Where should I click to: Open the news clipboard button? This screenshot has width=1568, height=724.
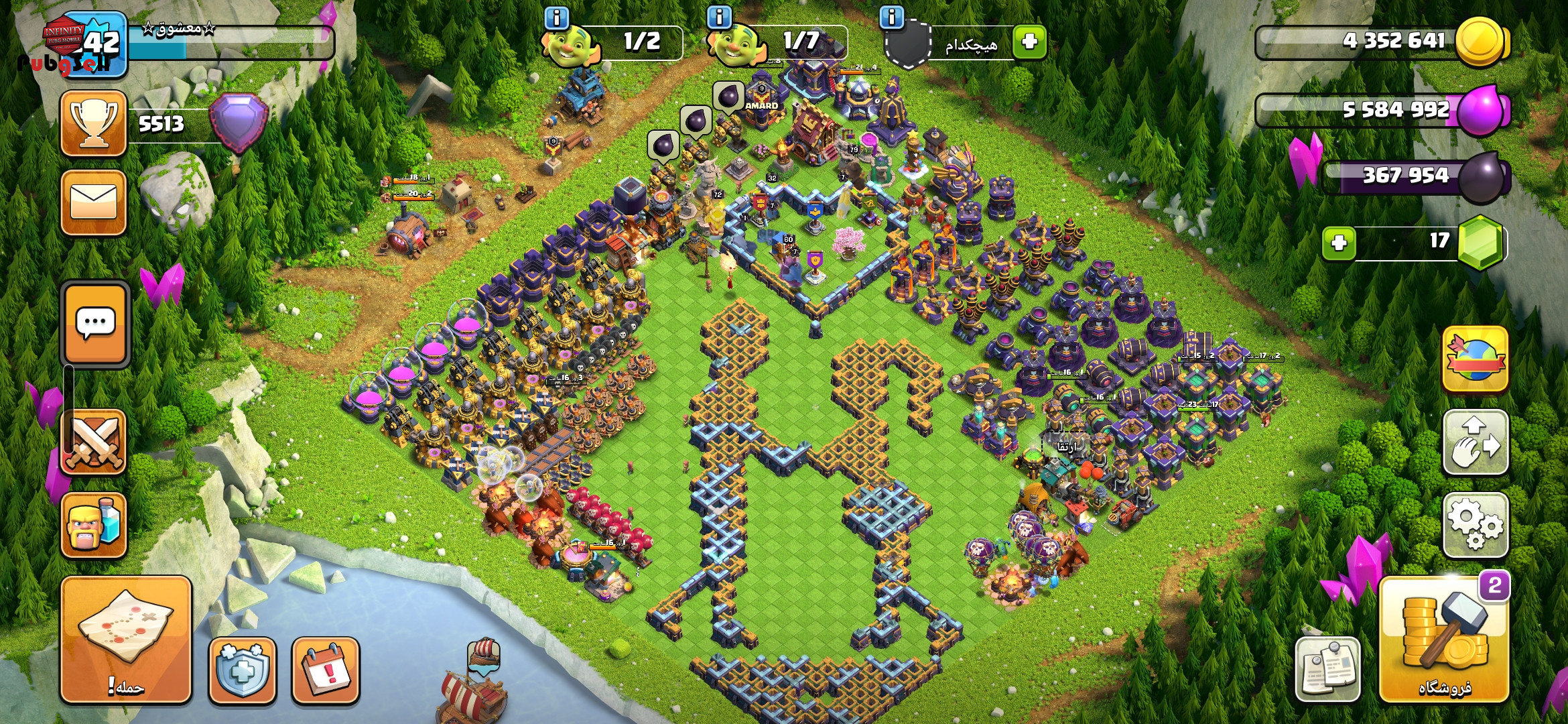[x=1327, y=668]
